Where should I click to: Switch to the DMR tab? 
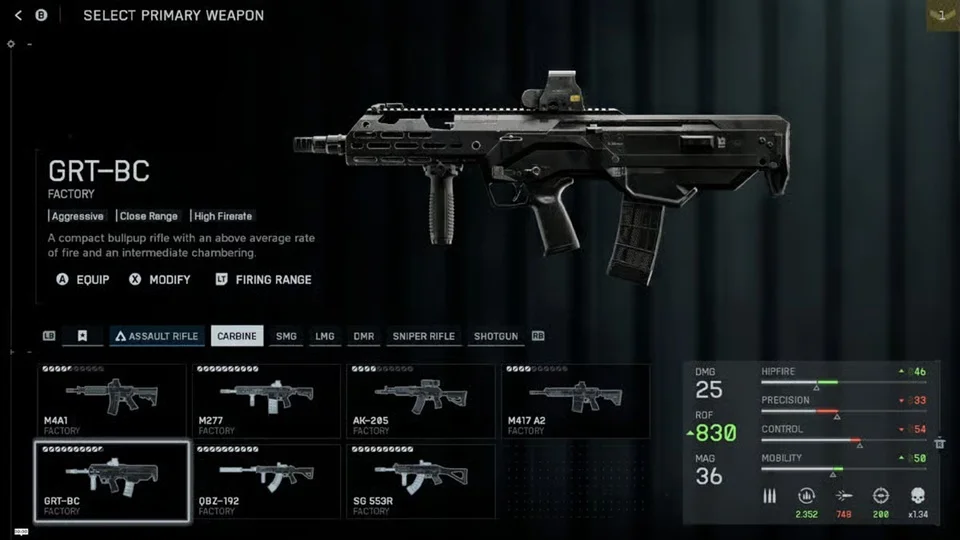coord(363,337)
